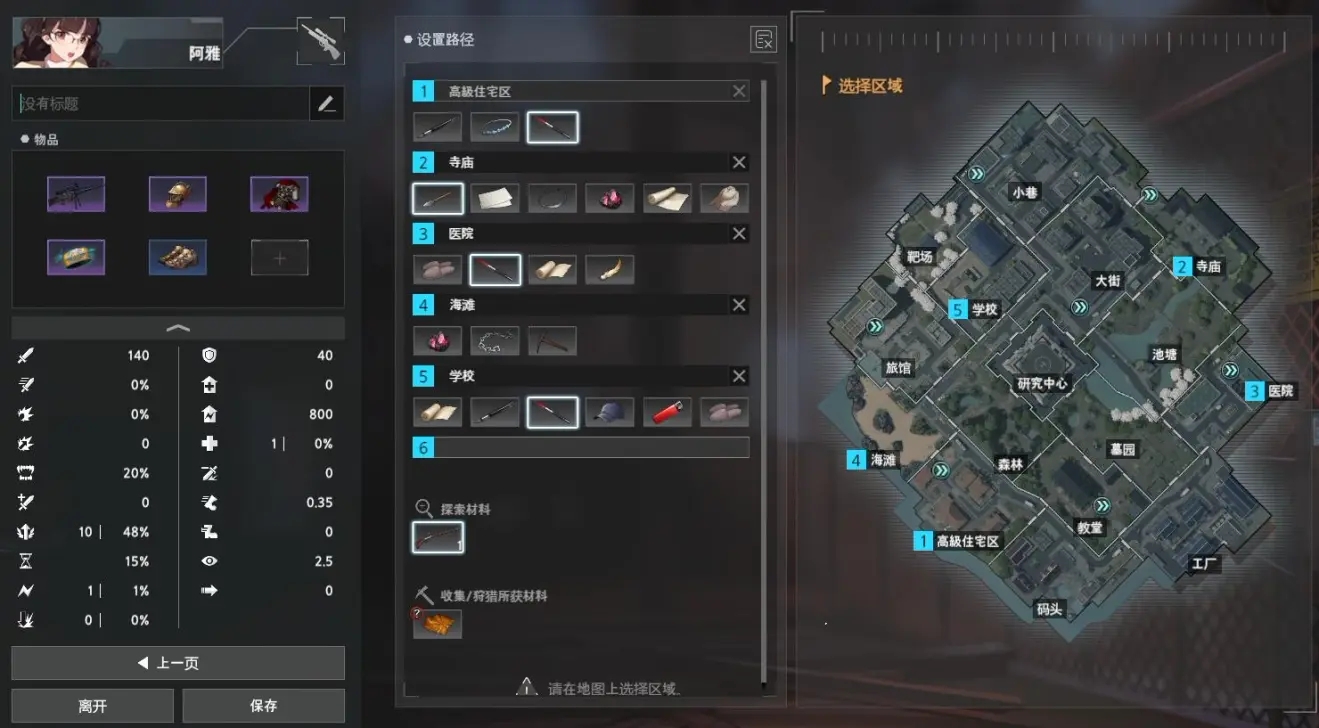Select the 研究中心 area on the map
Viewport: 1319px width, 728px height.
click(1042, 383)
